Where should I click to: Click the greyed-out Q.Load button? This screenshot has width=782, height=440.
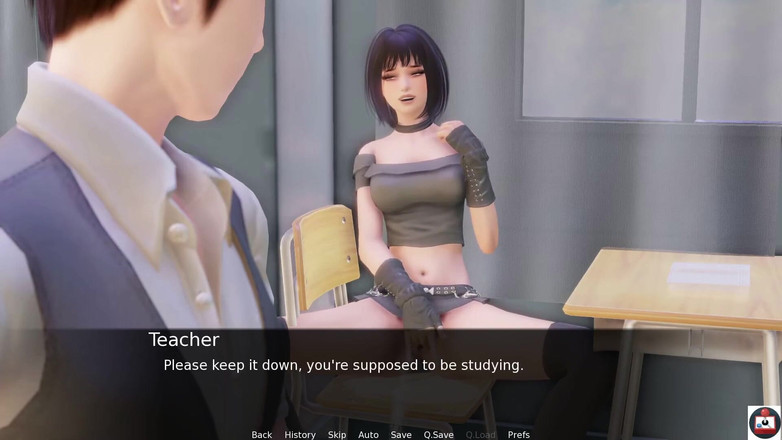coord(480,434)
